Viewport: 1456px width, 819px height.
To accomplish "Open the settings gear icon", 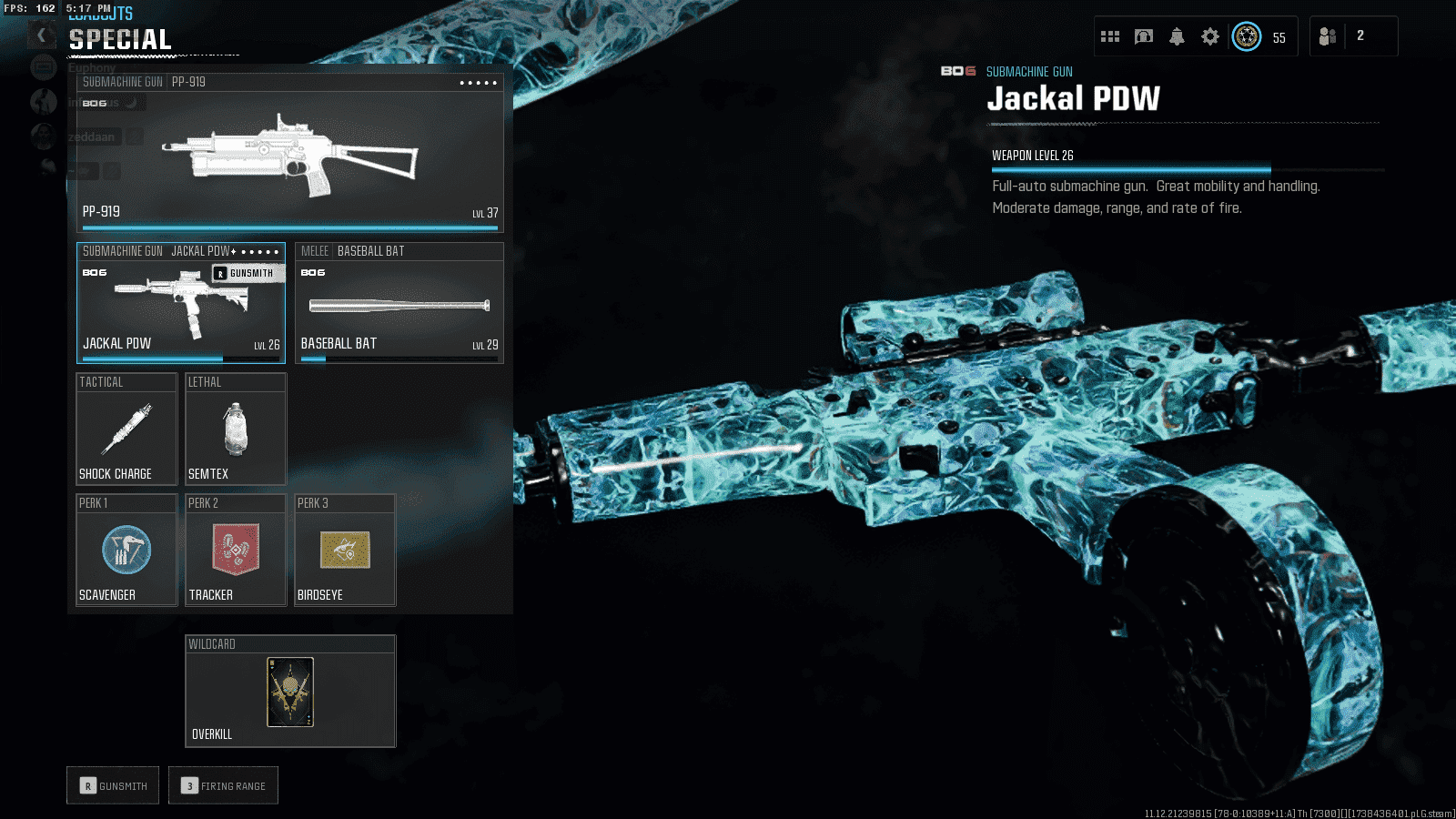I will pos(1209,36).
